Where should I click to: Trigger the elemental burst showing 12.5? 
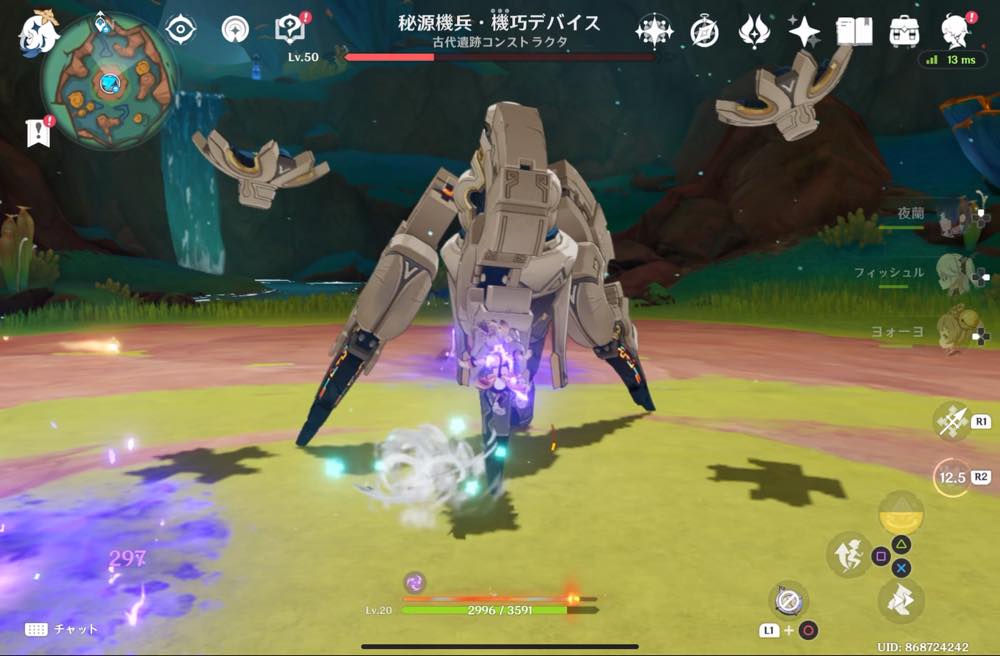point(950,478)
